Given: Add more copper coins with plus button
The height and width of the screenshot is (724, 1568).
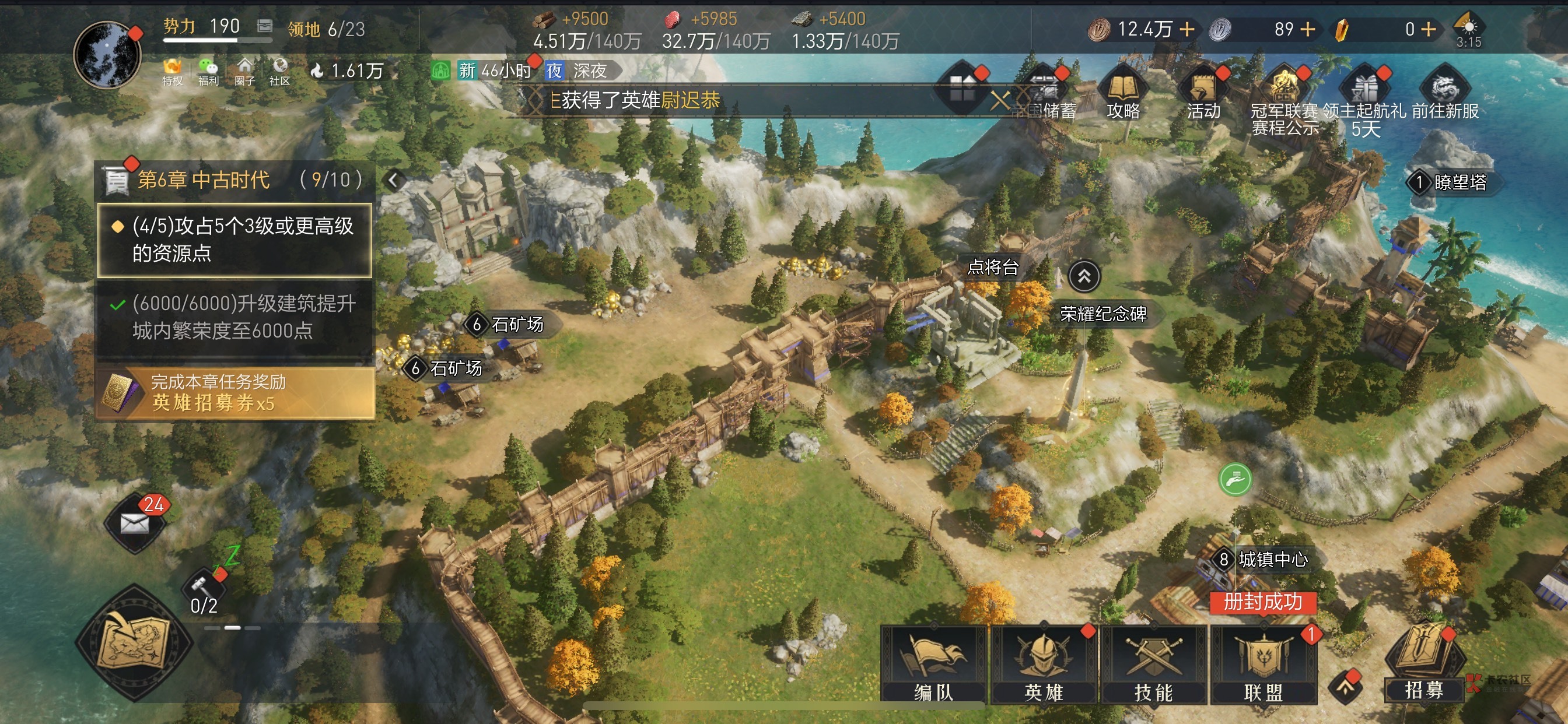Looking at the screenshot, I should point(1187,29).
